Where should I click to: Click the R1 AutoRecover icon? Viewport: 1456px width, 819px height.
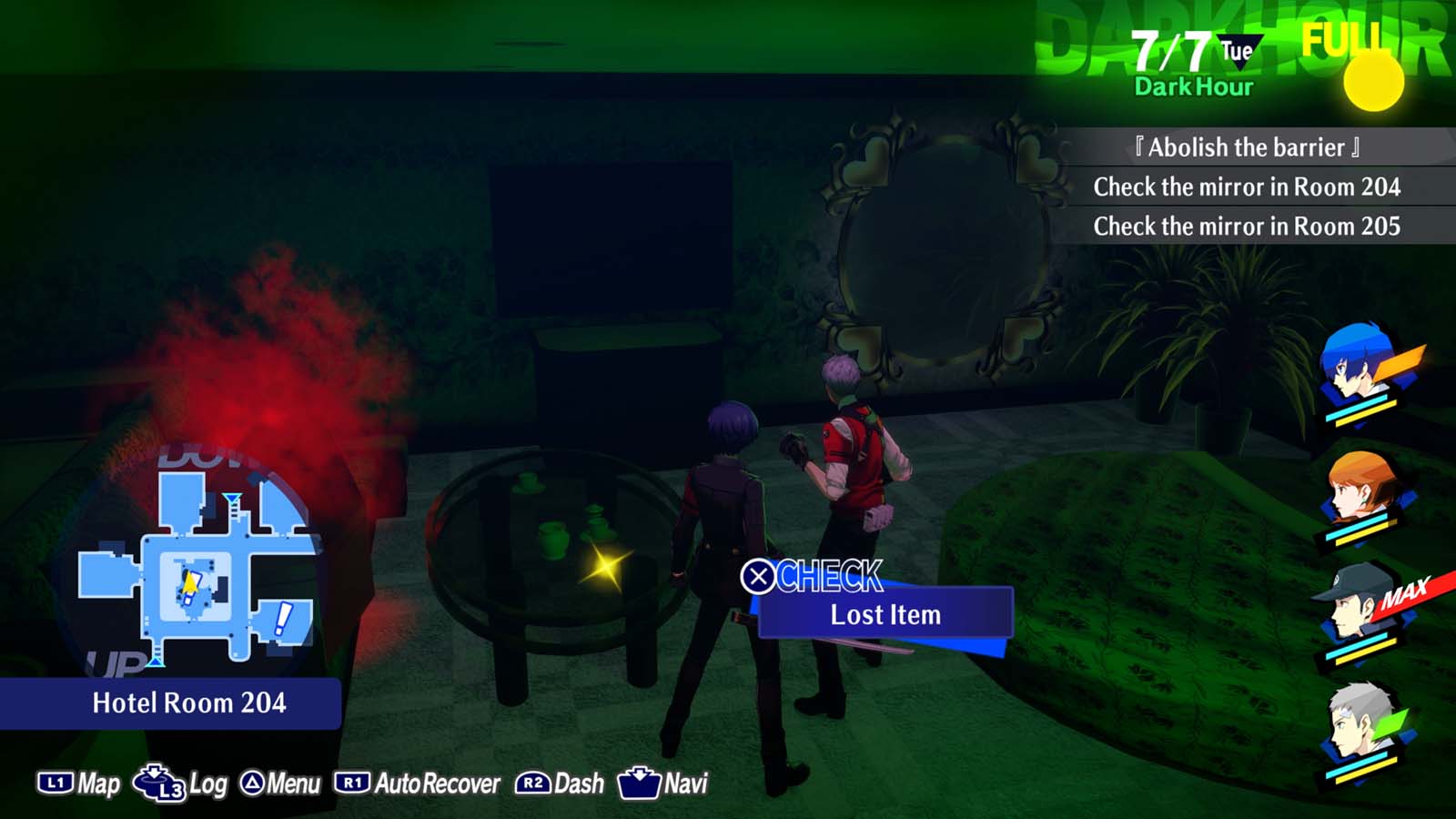(354, 781)
